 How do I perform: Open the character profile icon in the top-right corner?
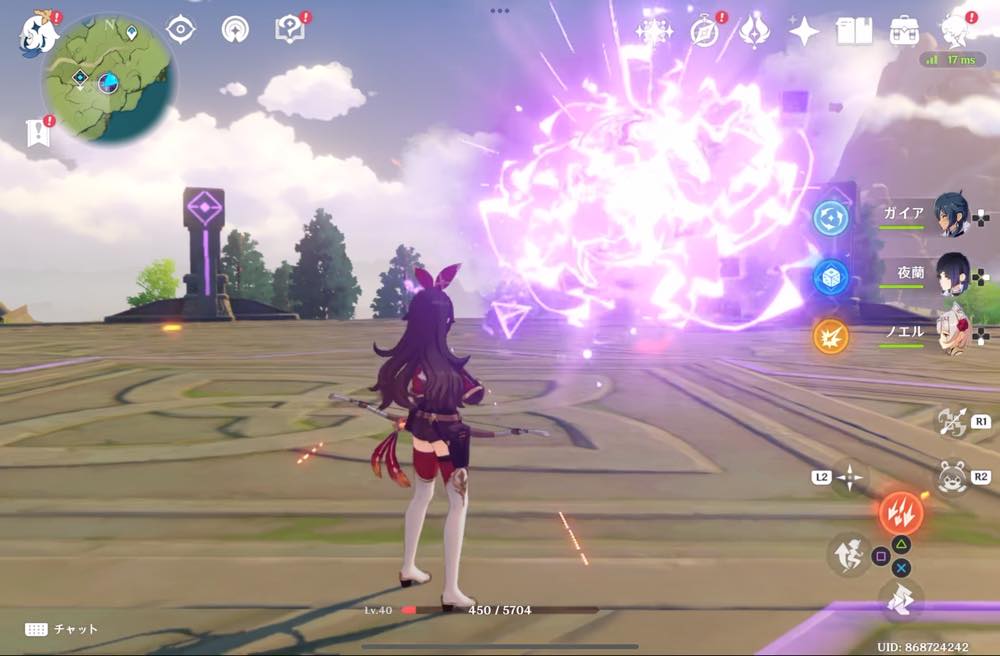955,31
